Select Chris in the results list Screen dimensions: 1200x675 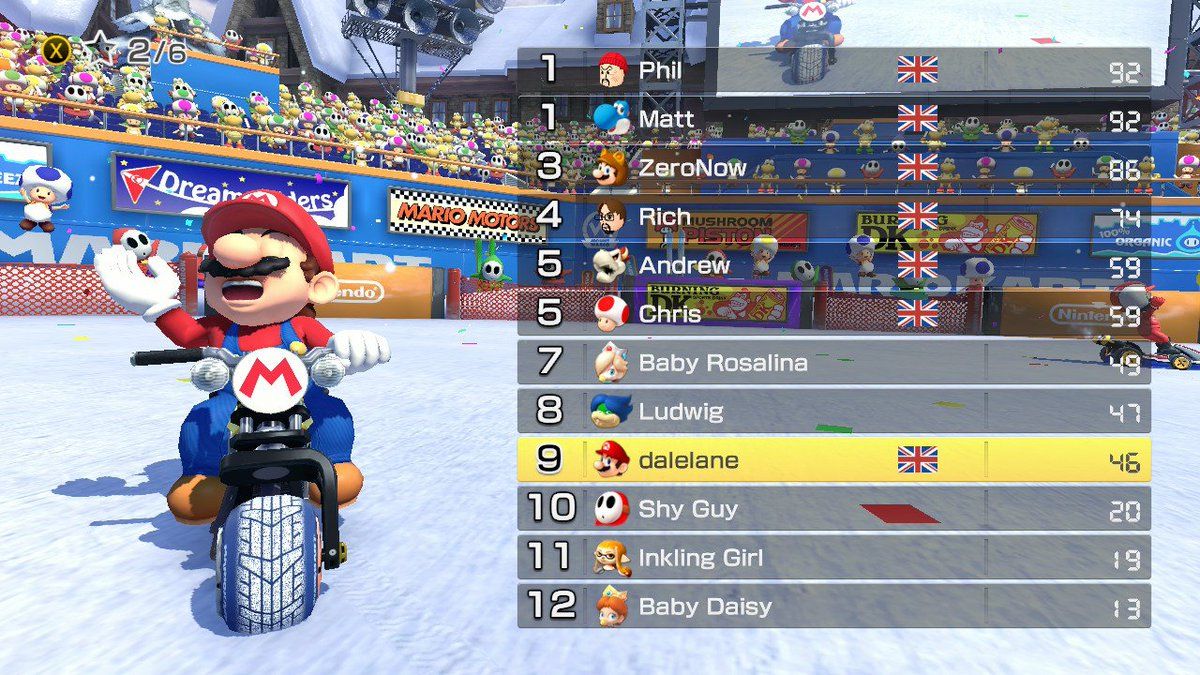point(833,314)
